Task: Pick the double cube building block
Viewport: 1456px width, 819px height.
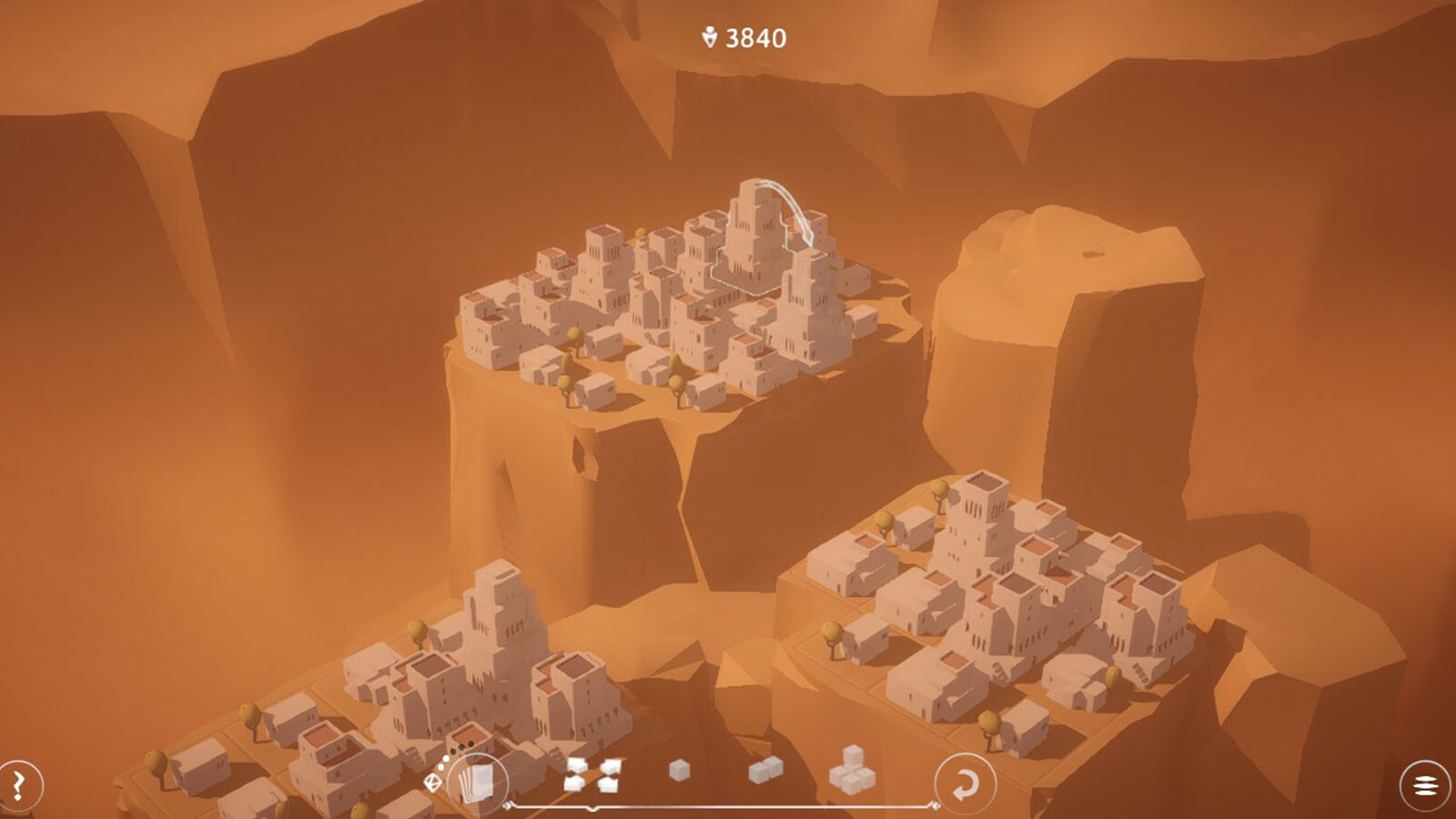Action: click(765, 771)
